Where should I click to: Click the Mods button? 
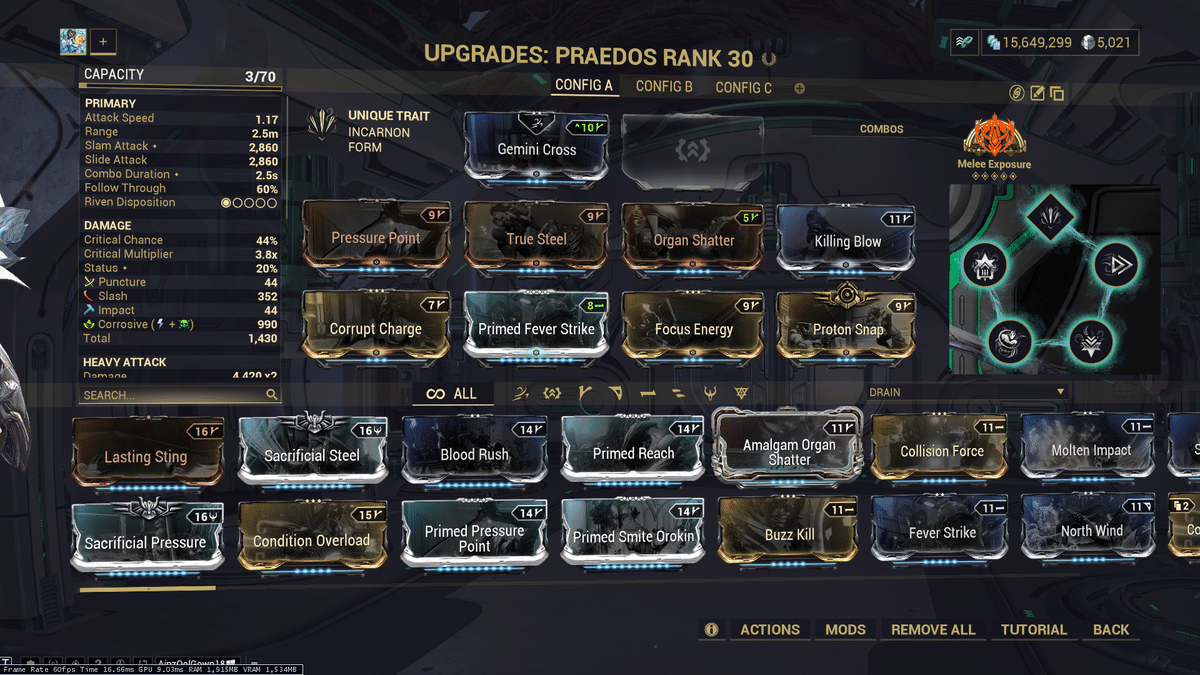845,630
